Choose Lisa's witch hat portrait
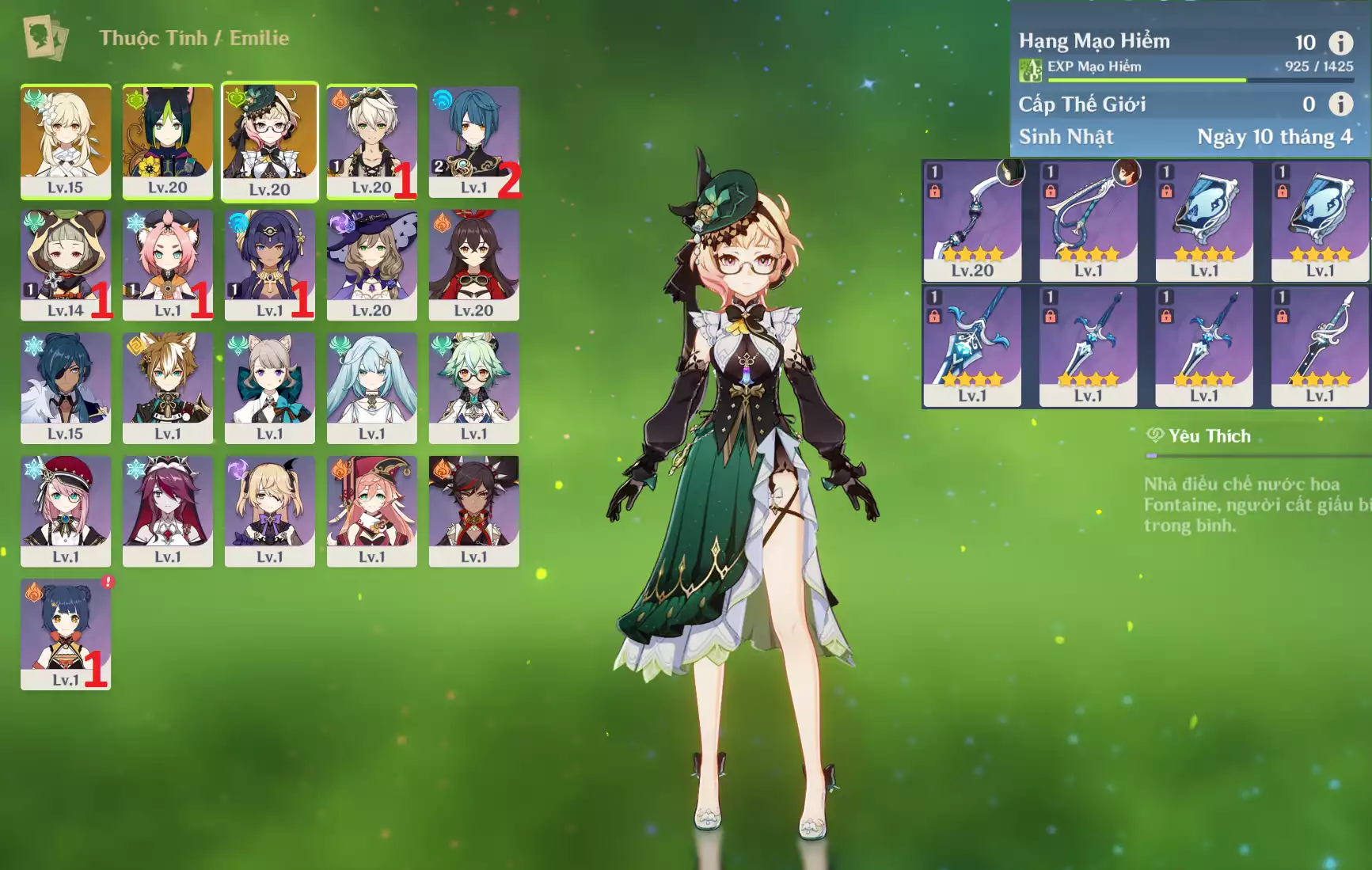The height and width of the screenshot is (870, 1372). 371,264
